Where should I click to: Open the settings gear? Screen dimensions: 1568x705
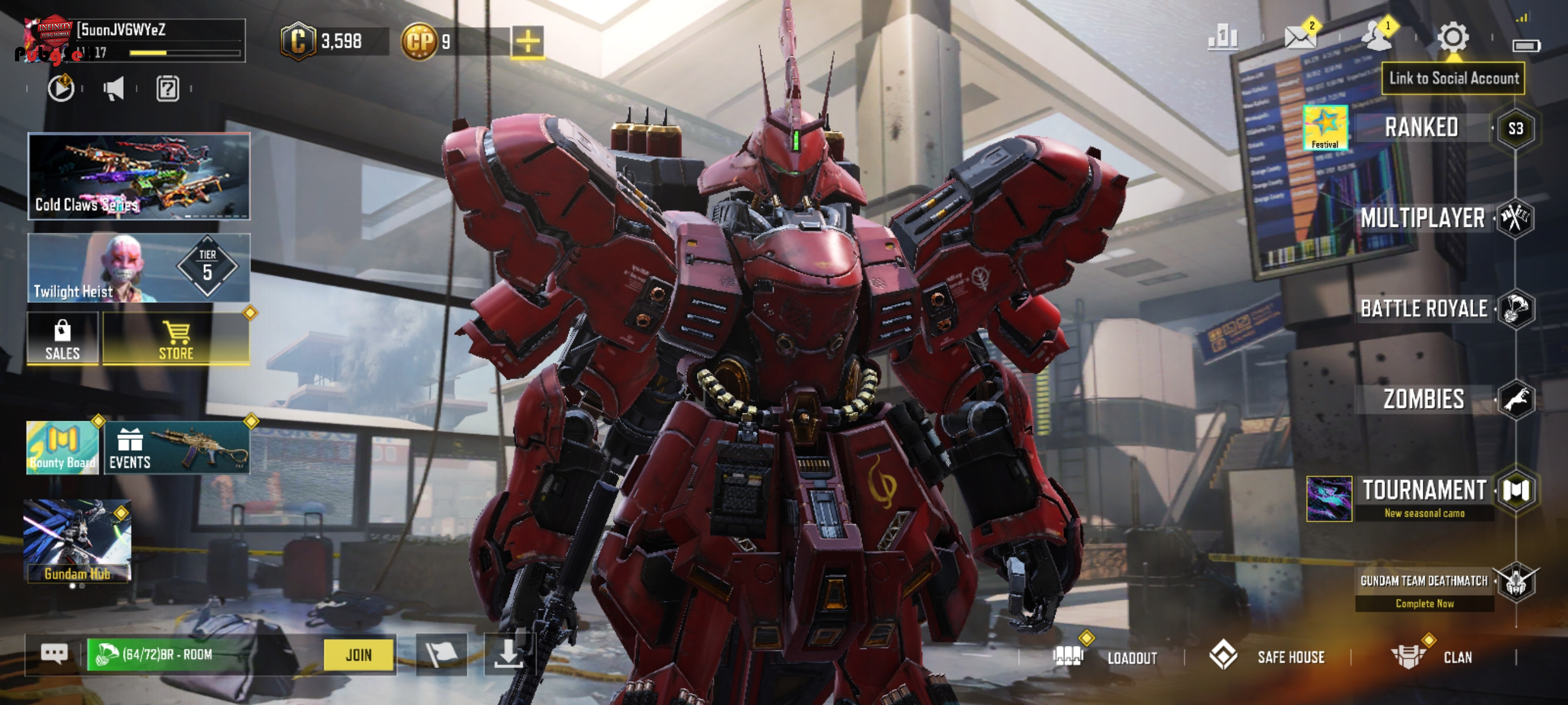(1452, 38)
